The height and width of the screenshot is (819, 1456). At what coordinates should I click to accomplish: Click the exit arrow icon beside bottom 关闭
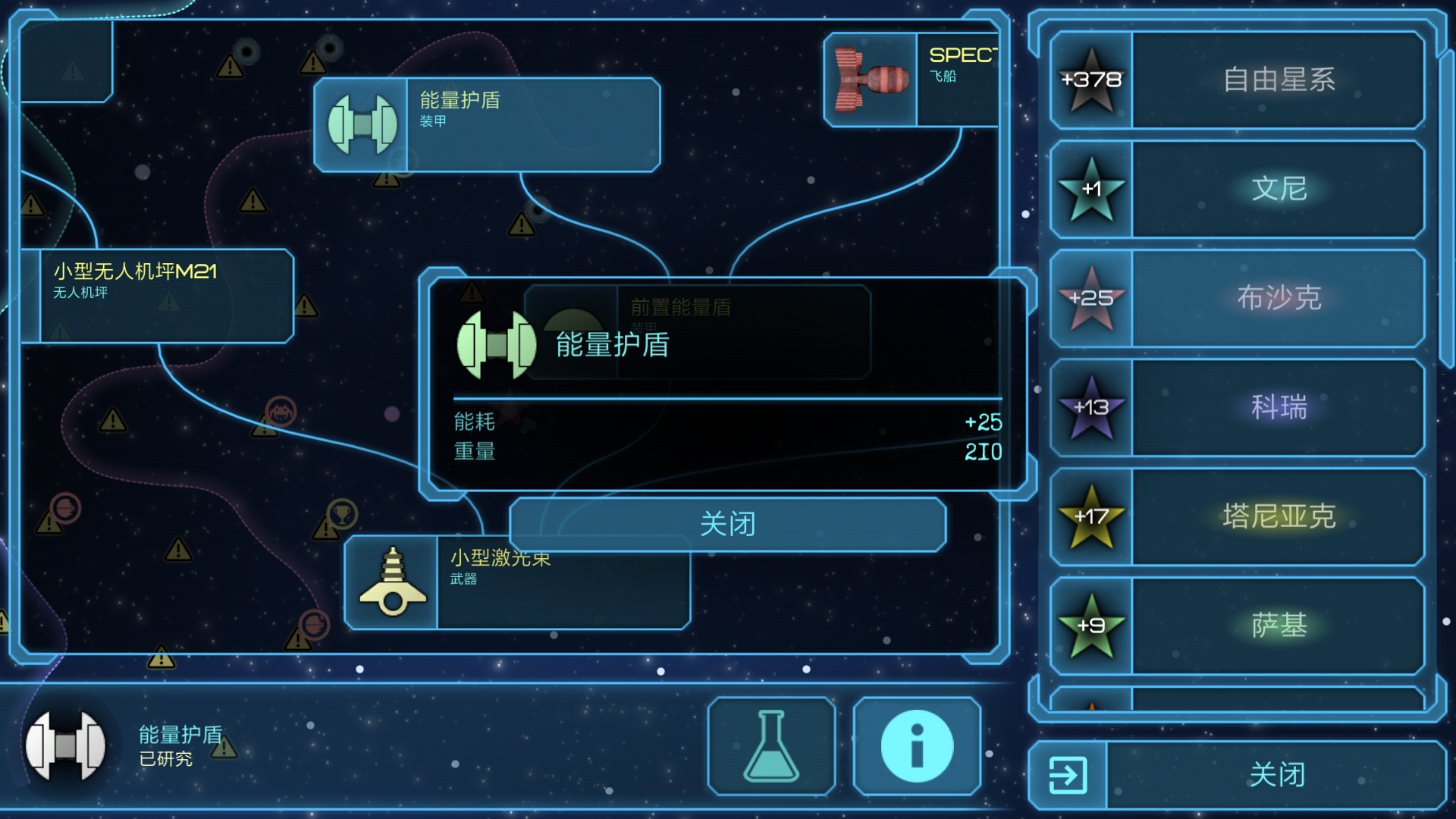[1068, 774]
